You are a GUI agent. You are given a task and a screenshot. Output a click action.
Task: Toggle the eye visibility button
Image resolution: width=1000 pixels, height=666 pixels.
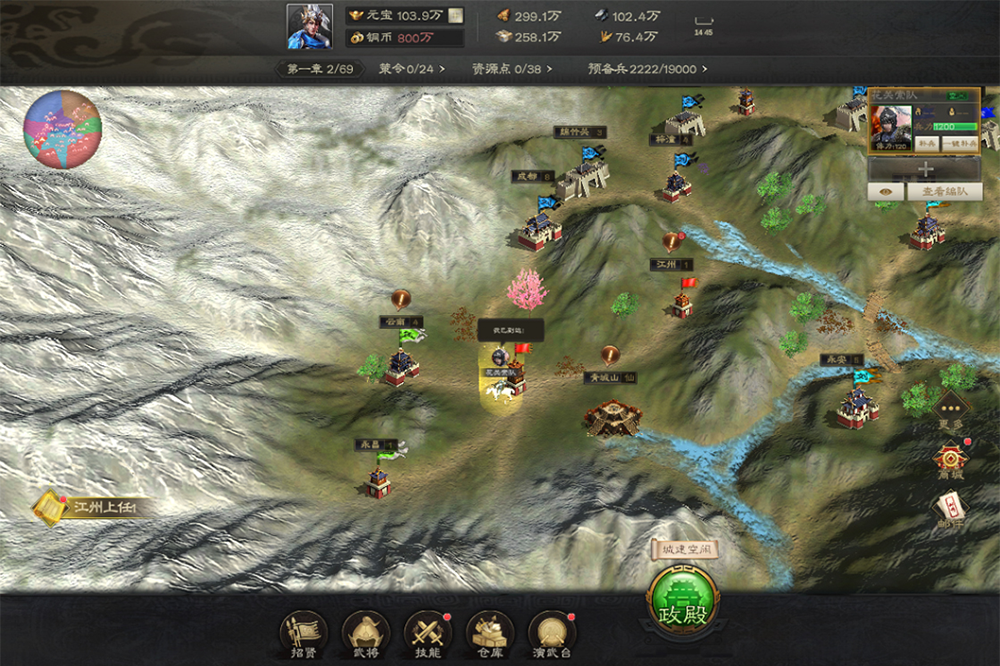[x=884, y=192]
